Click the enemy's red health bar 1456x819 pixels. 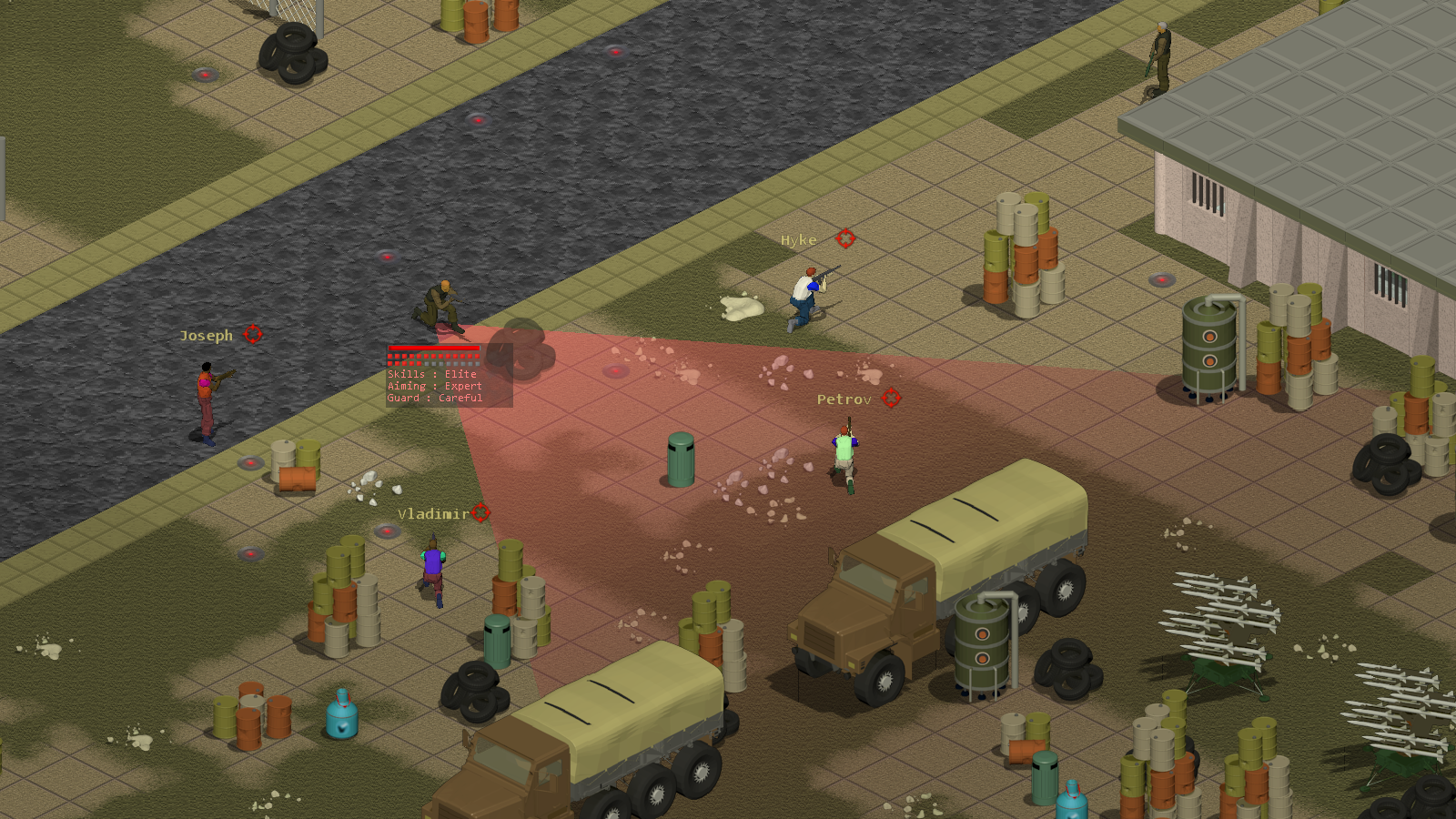pos(432,349)
